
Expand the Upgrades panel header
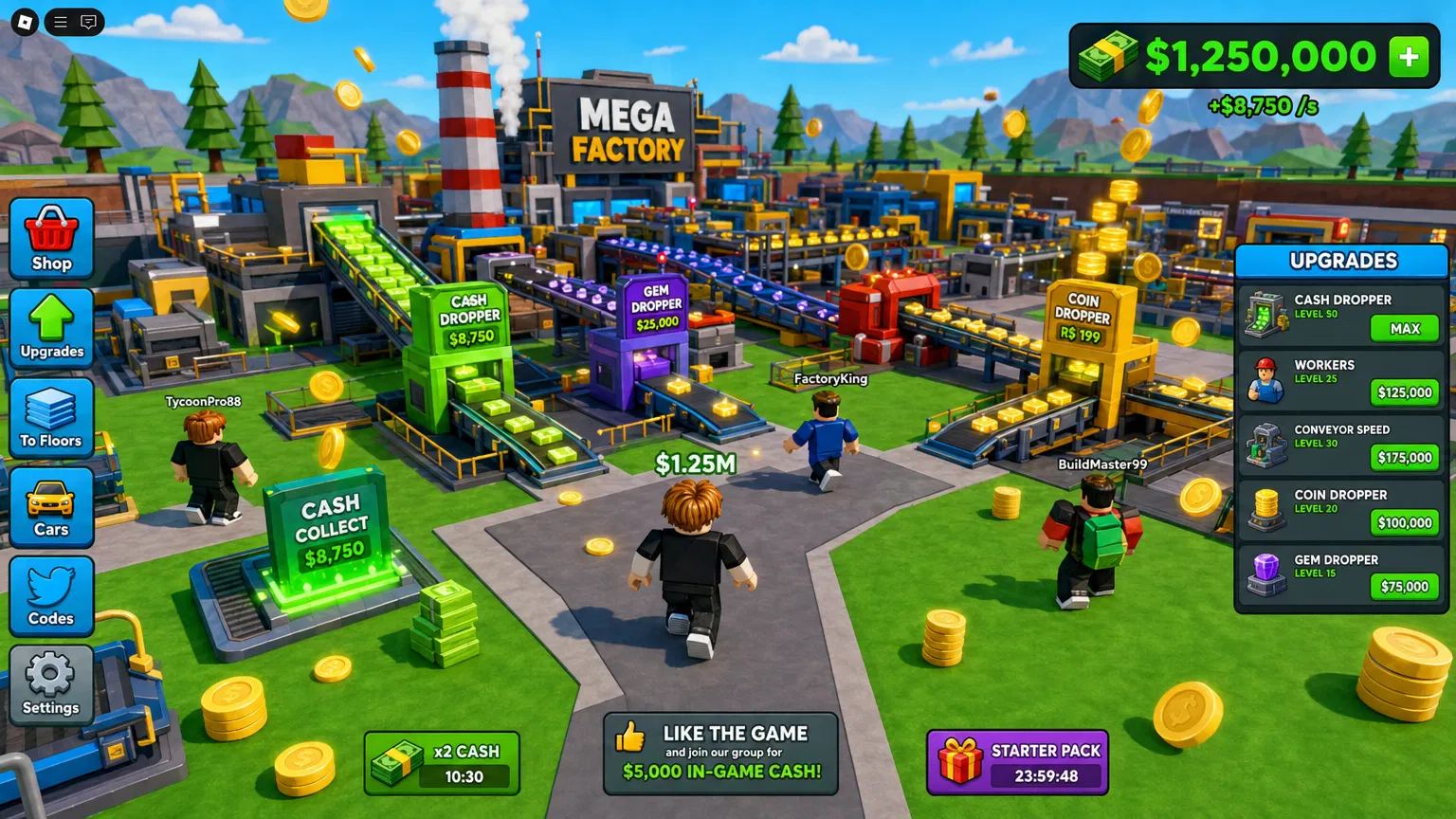click(x=1342, y=260)
